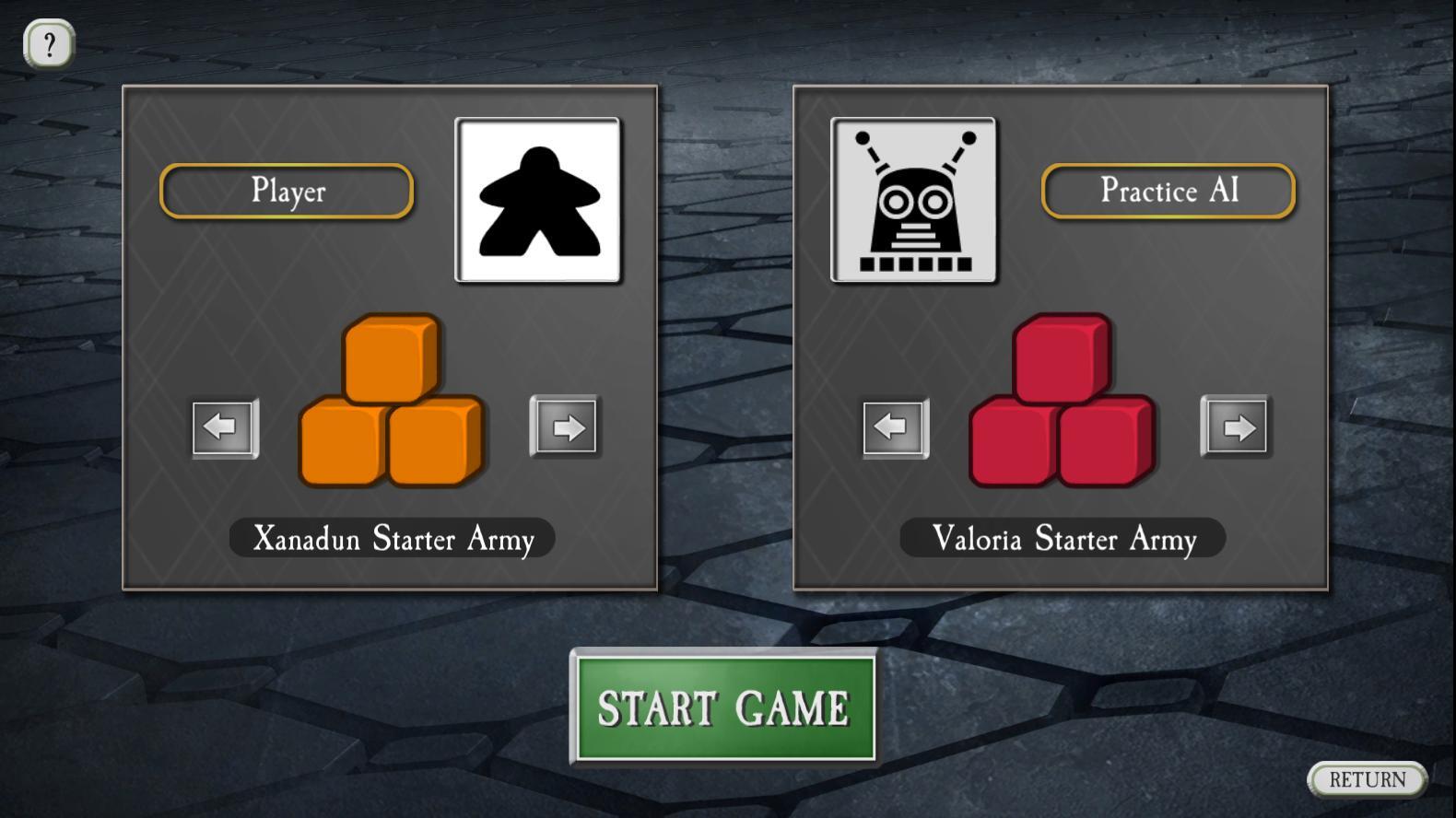Click the black meeple player avatar

coord(538,199)
